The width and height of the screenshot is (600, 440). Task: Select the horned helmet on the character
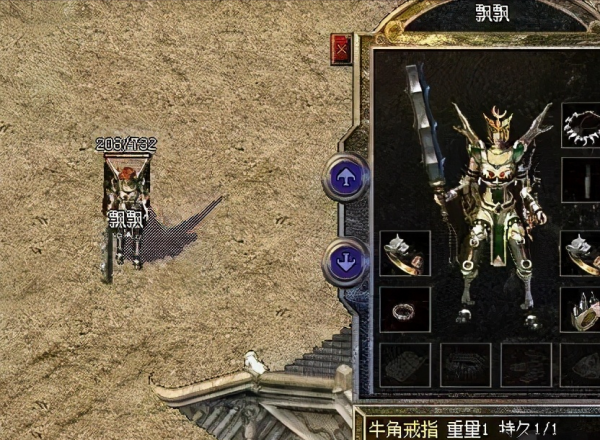pos(497,125)
